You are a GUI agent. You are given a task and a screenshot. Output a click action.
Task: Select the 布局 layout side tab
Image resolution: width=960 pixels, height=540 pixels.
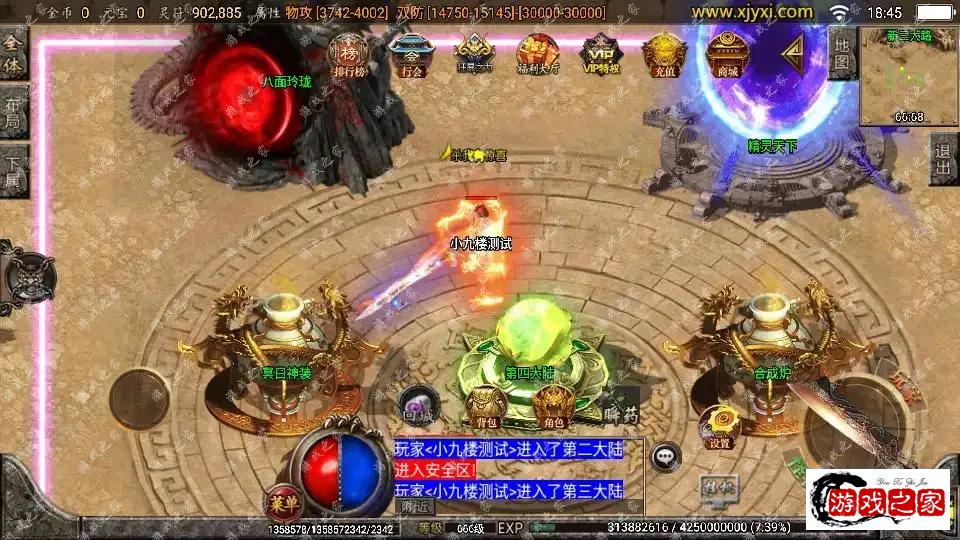13,110
